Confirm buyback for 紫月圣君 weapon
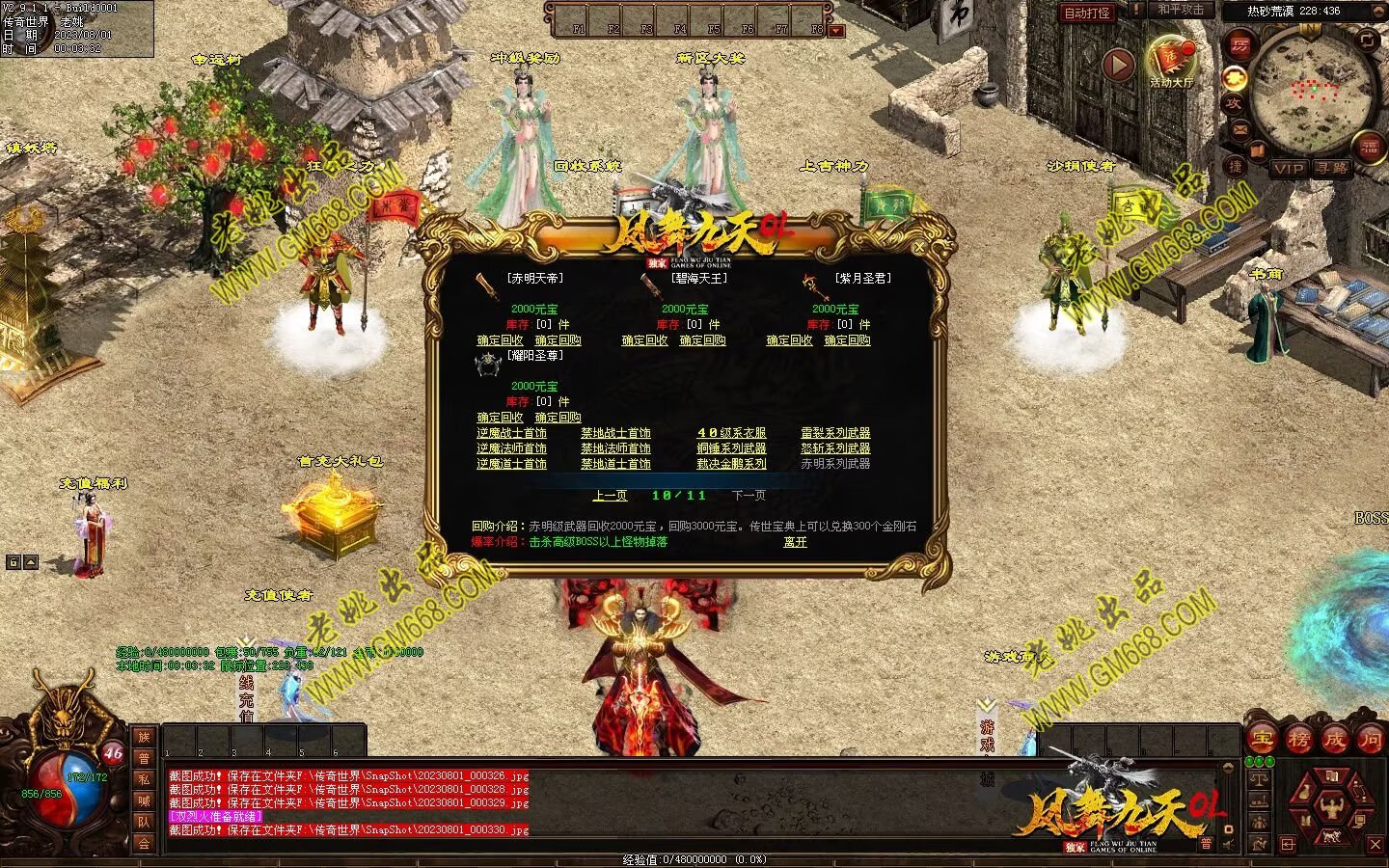This screenshot has width=1389, height=868. (x=847, y=340)
